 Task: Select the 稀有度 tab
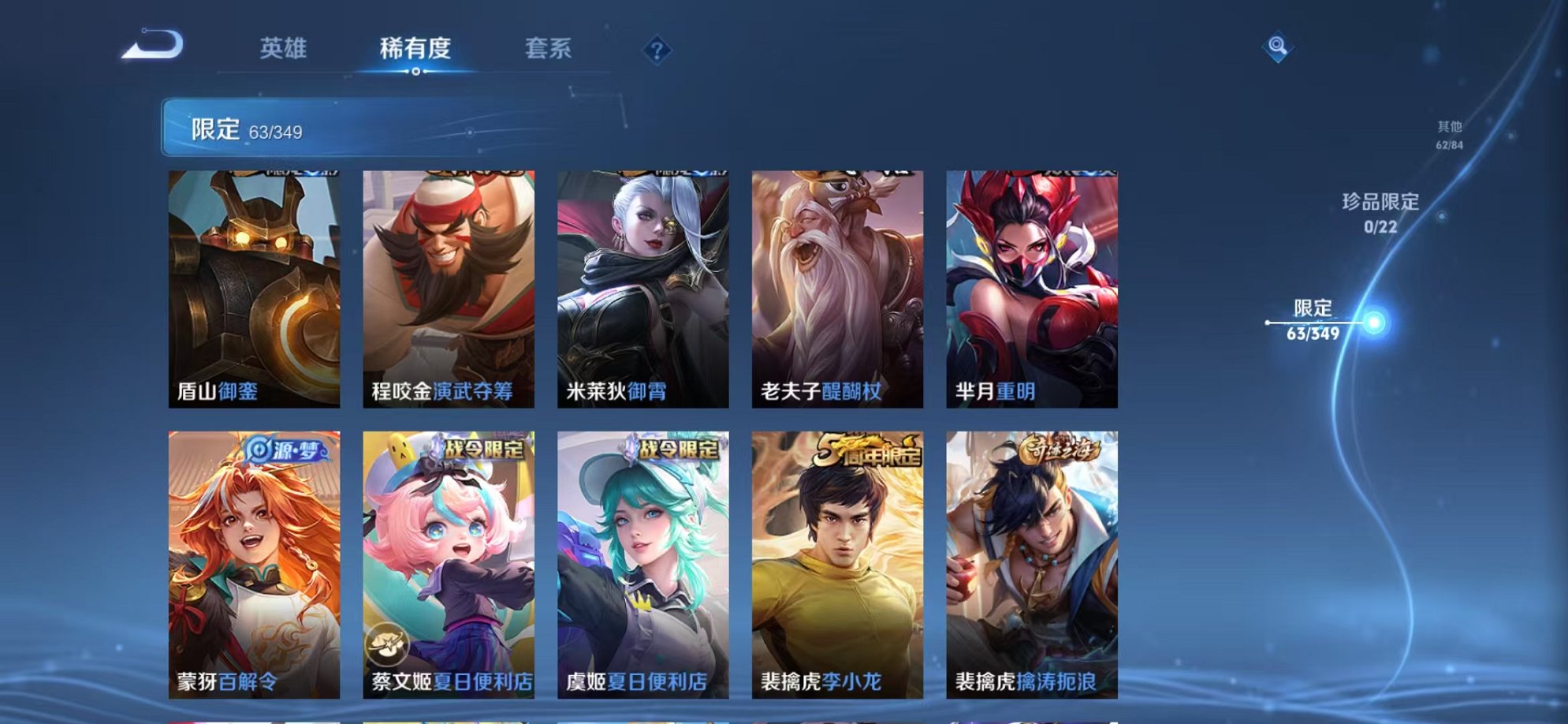[x=415, y=48]
